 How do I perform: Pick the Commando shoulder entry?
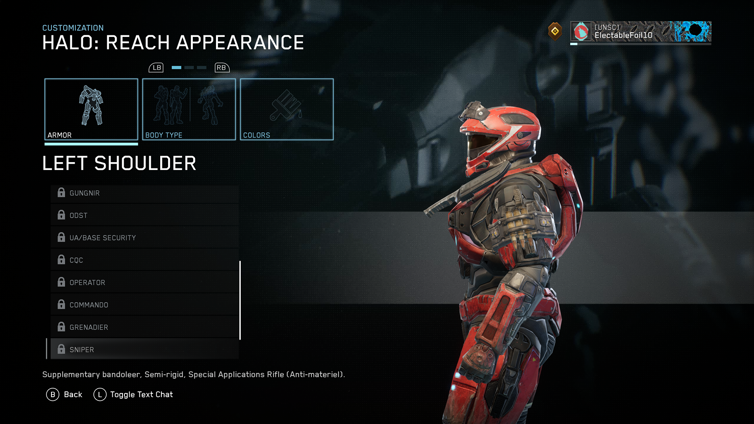(x=145, y=305)
